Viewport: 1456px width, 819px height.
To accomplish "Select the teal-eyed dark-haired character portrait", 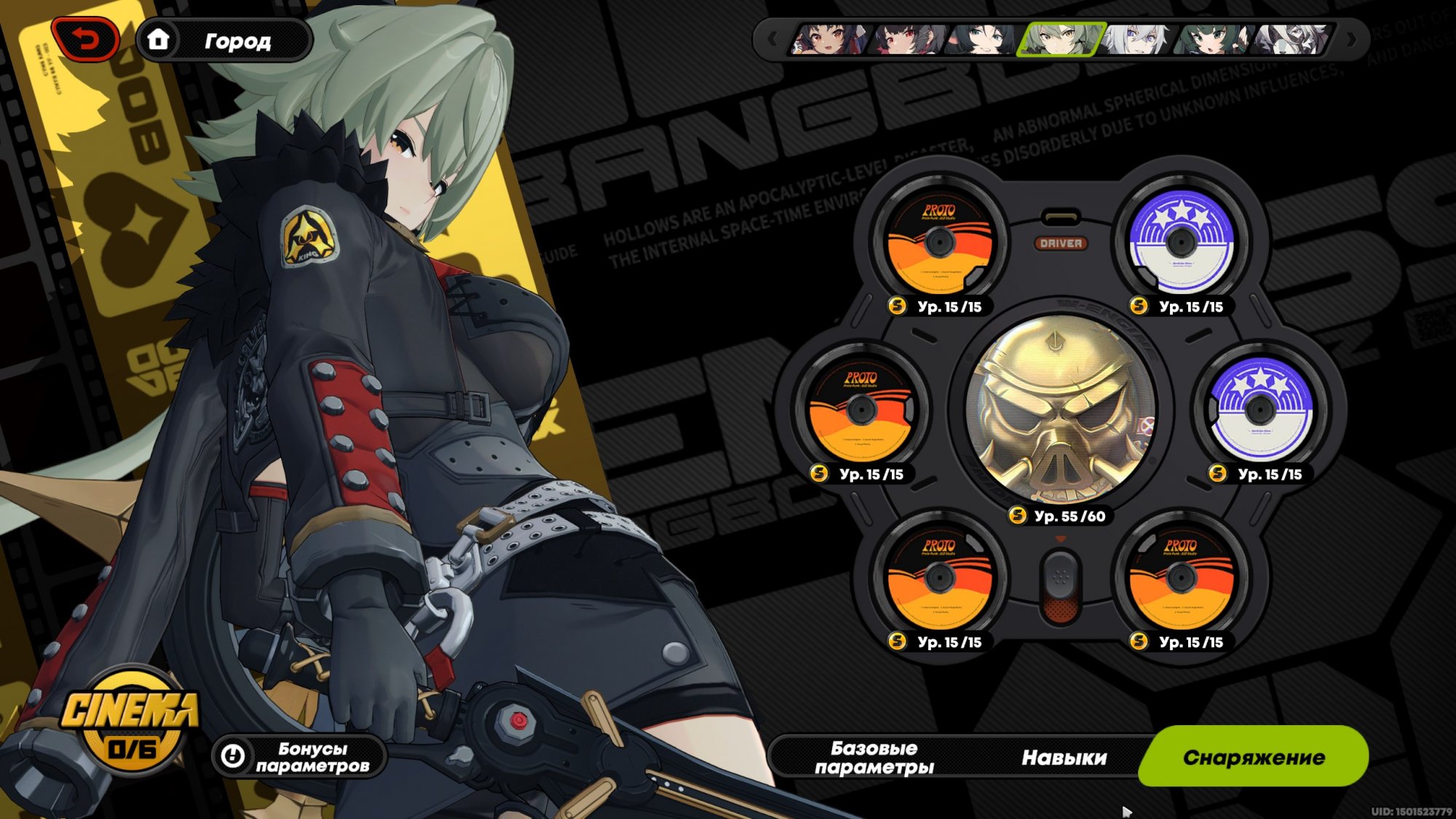I will (x=983, y=39).
